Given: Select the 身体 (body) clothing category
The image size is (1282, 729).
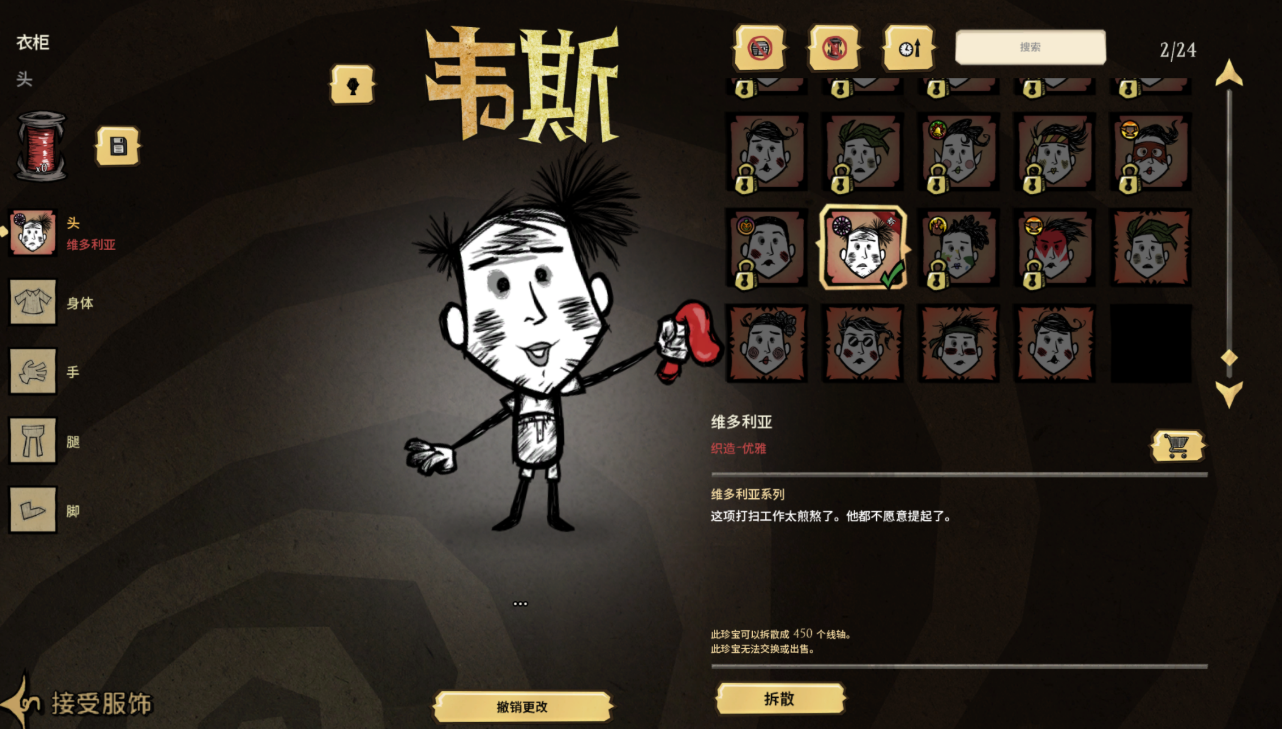Looking at the screenshot, I should 35,303.
